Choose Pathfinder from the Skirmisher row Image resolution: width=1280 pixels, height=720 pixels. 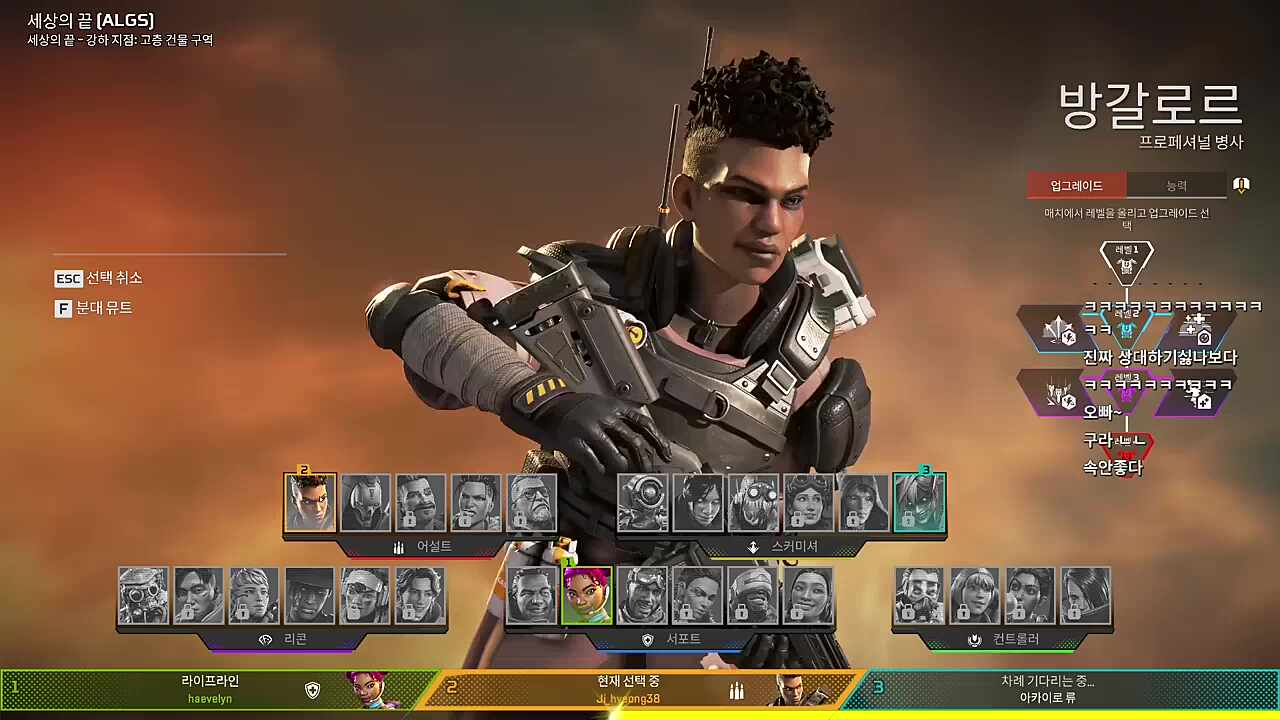coord(643,502)
